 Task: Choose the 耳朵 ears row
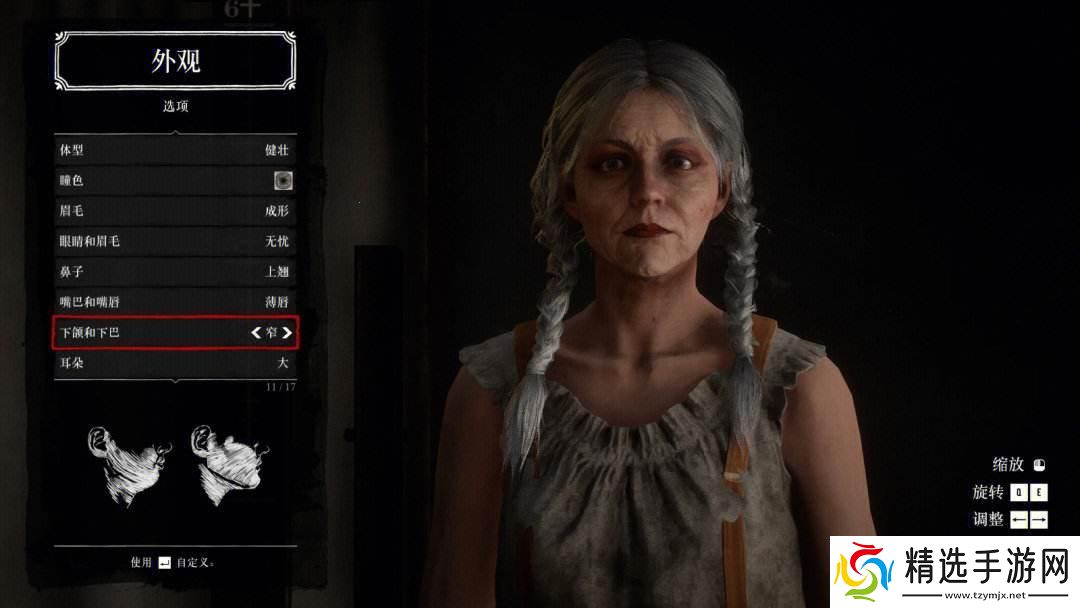[x=174, y=362]
